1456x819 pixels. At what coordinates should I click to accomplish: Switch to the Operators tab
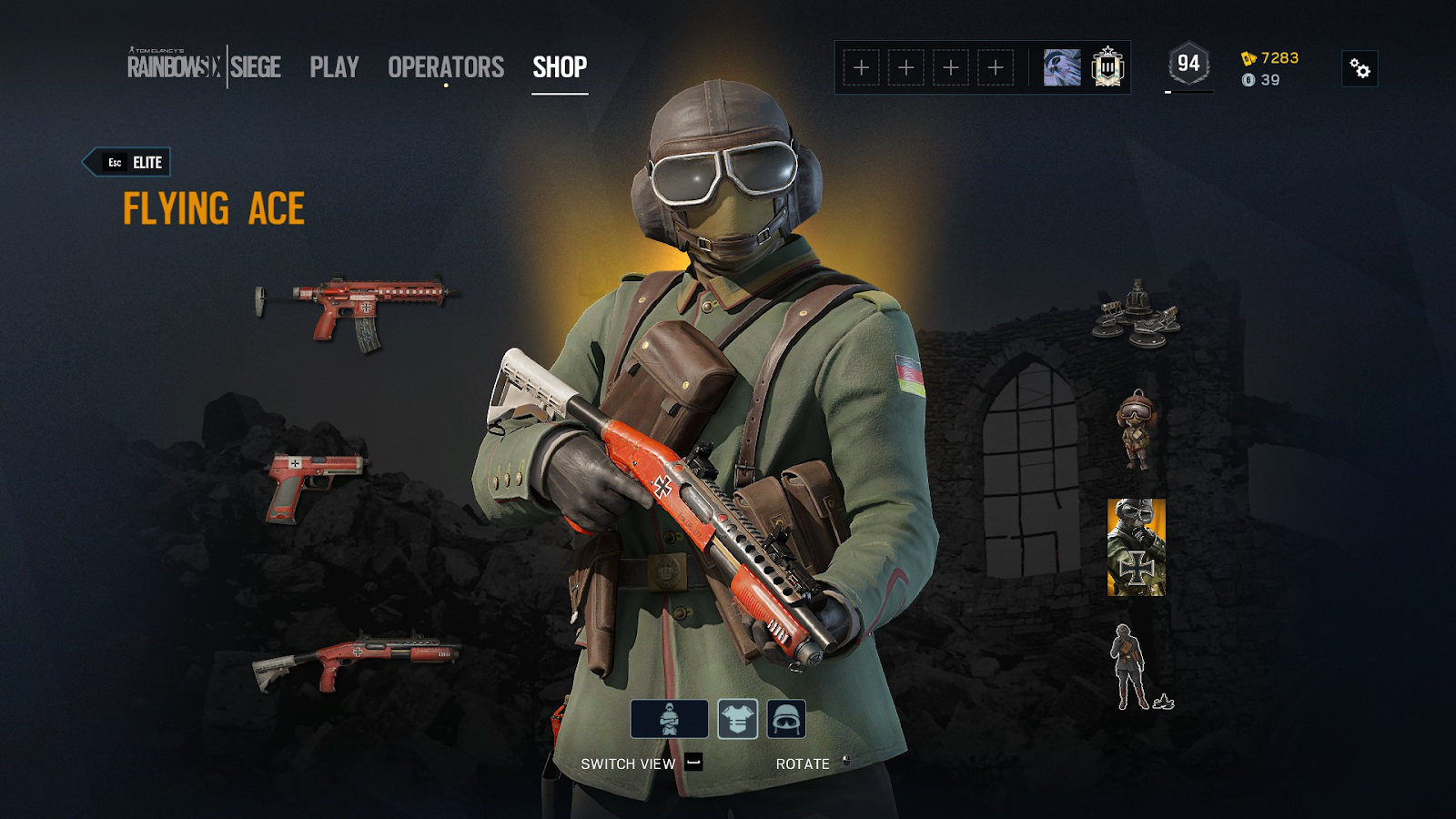point(445,67)
